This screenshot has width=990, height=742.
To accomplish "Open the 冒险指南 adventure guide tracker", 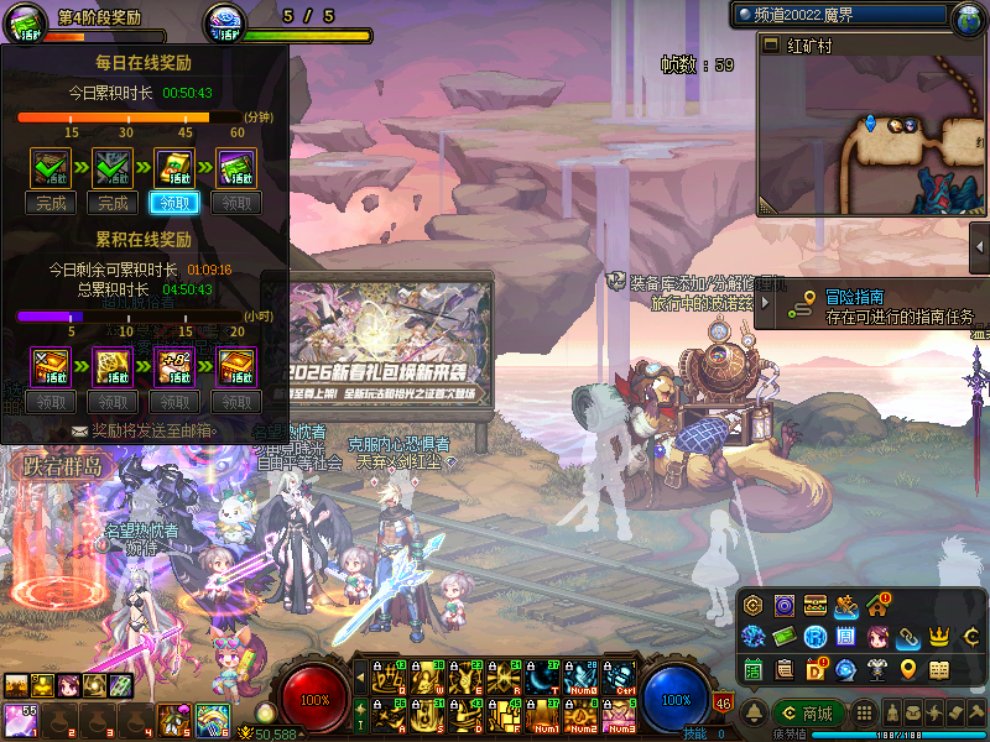I will 870,306.
